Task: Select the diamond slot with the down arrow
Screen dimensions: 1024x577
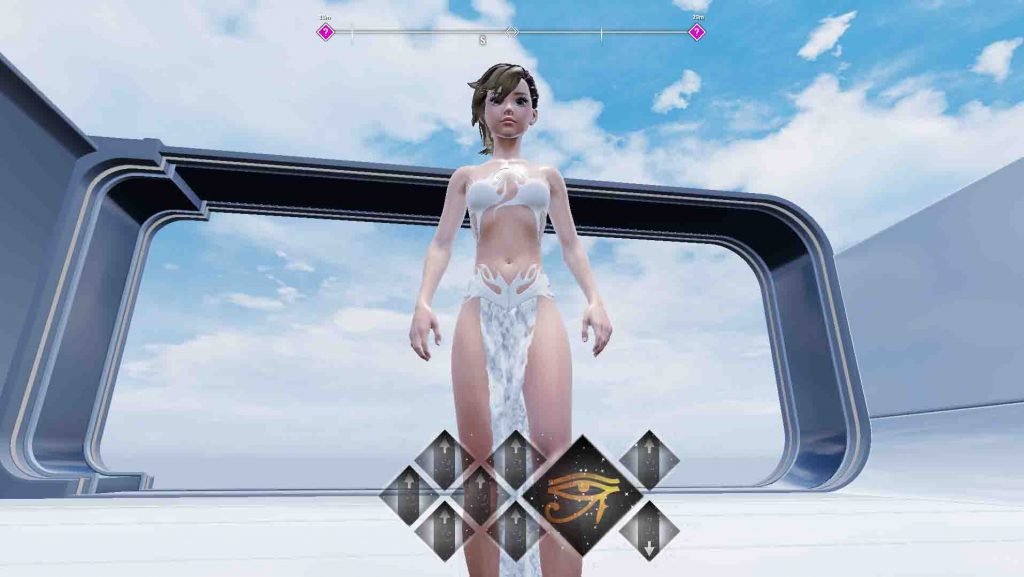Action: [x=649, y=531]
